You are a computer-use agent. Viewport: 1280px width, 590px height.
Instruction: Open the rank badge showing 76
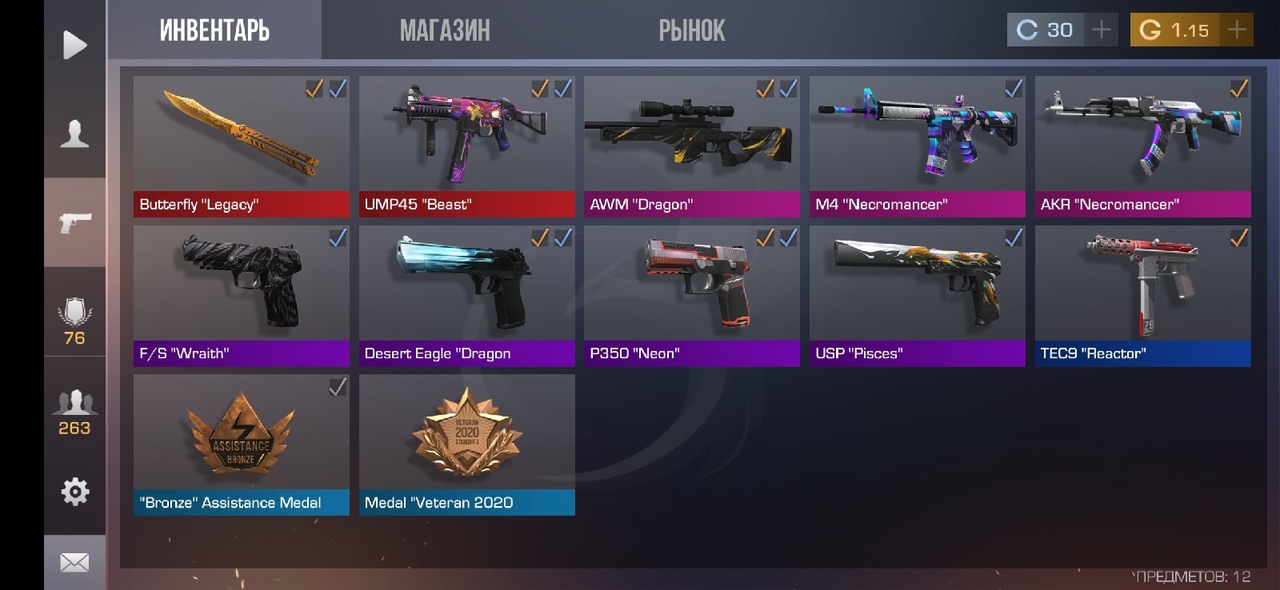pyautogui.click(x=74, y=322)
